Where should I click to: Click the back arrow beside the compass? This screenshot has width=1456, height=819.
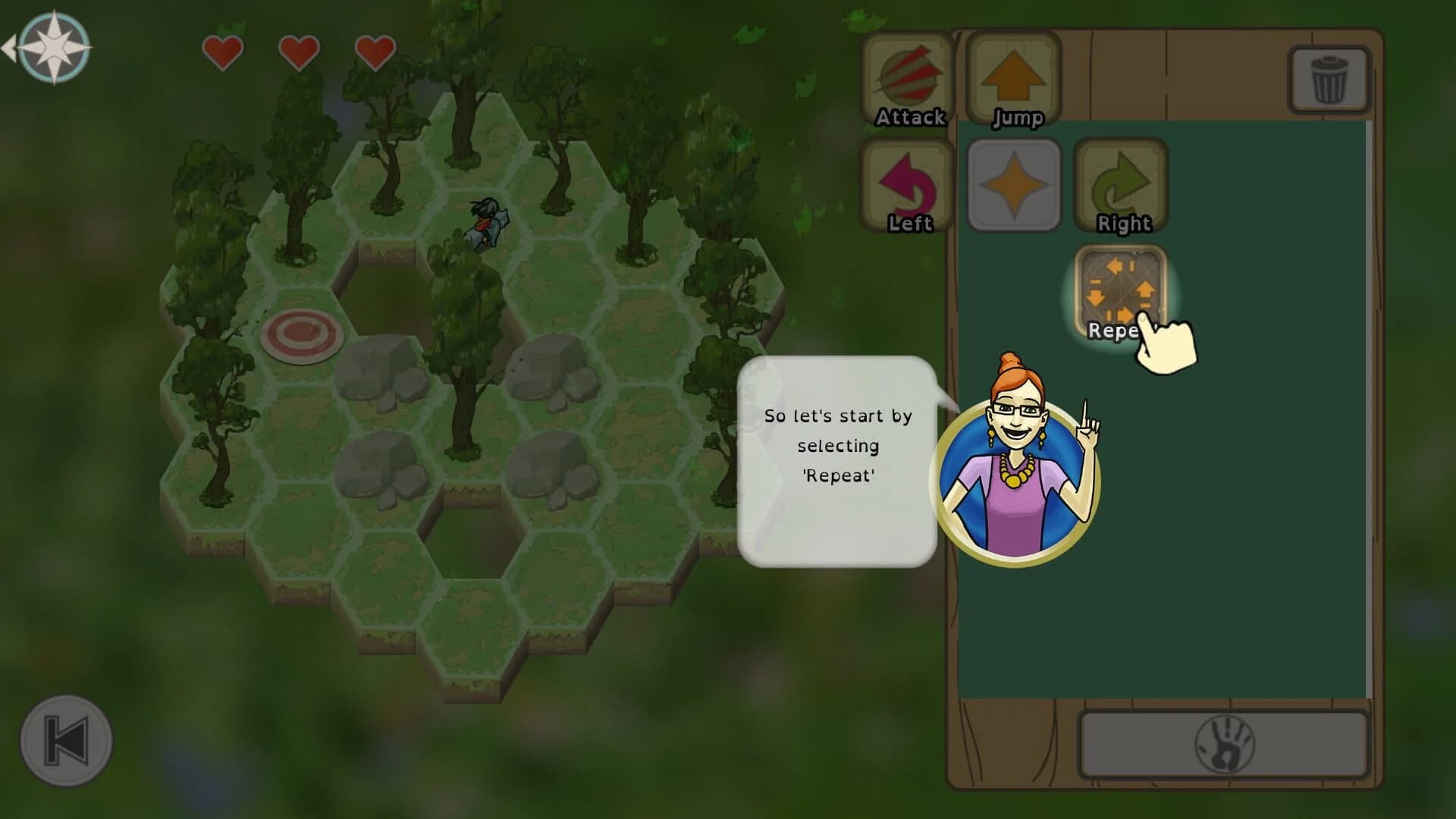click(11, 45)
